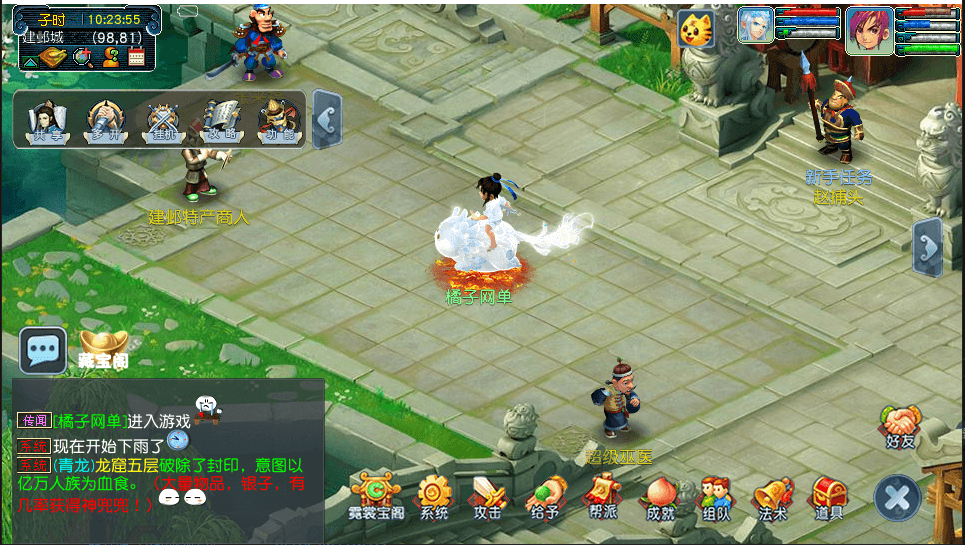Open the chat speech bubble button

click(x=43, y=350)
